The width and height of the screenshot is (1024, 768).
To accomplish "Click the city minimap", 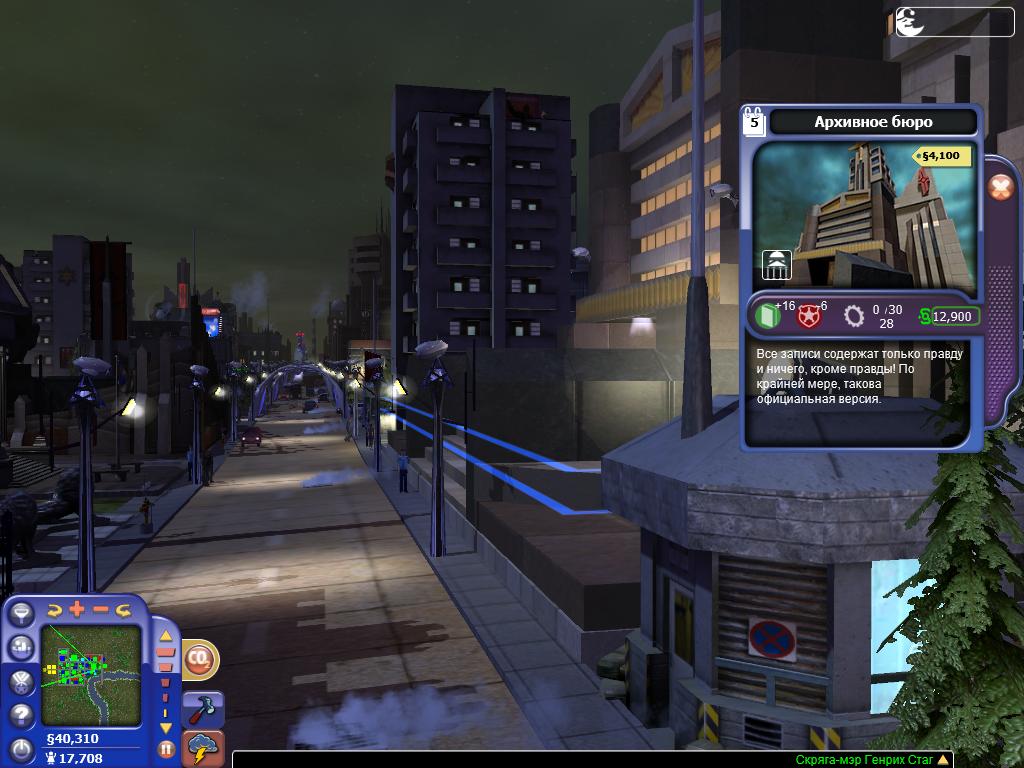I will point(91,674).
